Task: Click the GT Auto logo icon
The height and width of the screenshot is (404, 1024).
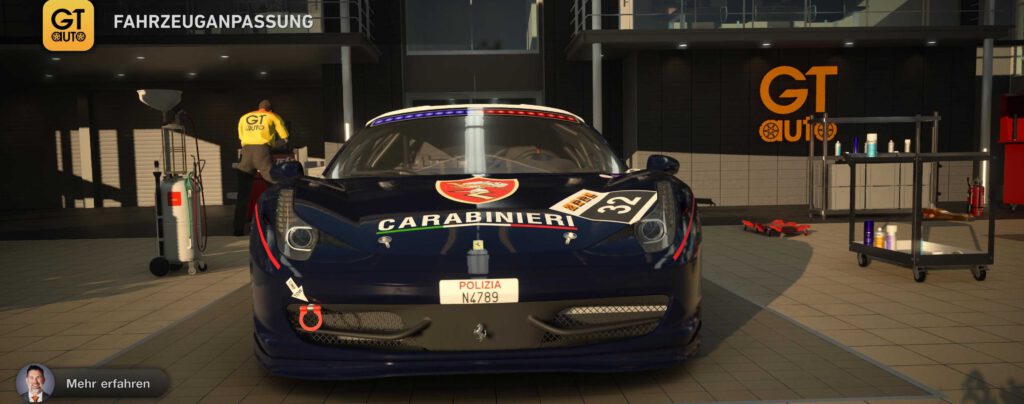Action: click(68, 24)
